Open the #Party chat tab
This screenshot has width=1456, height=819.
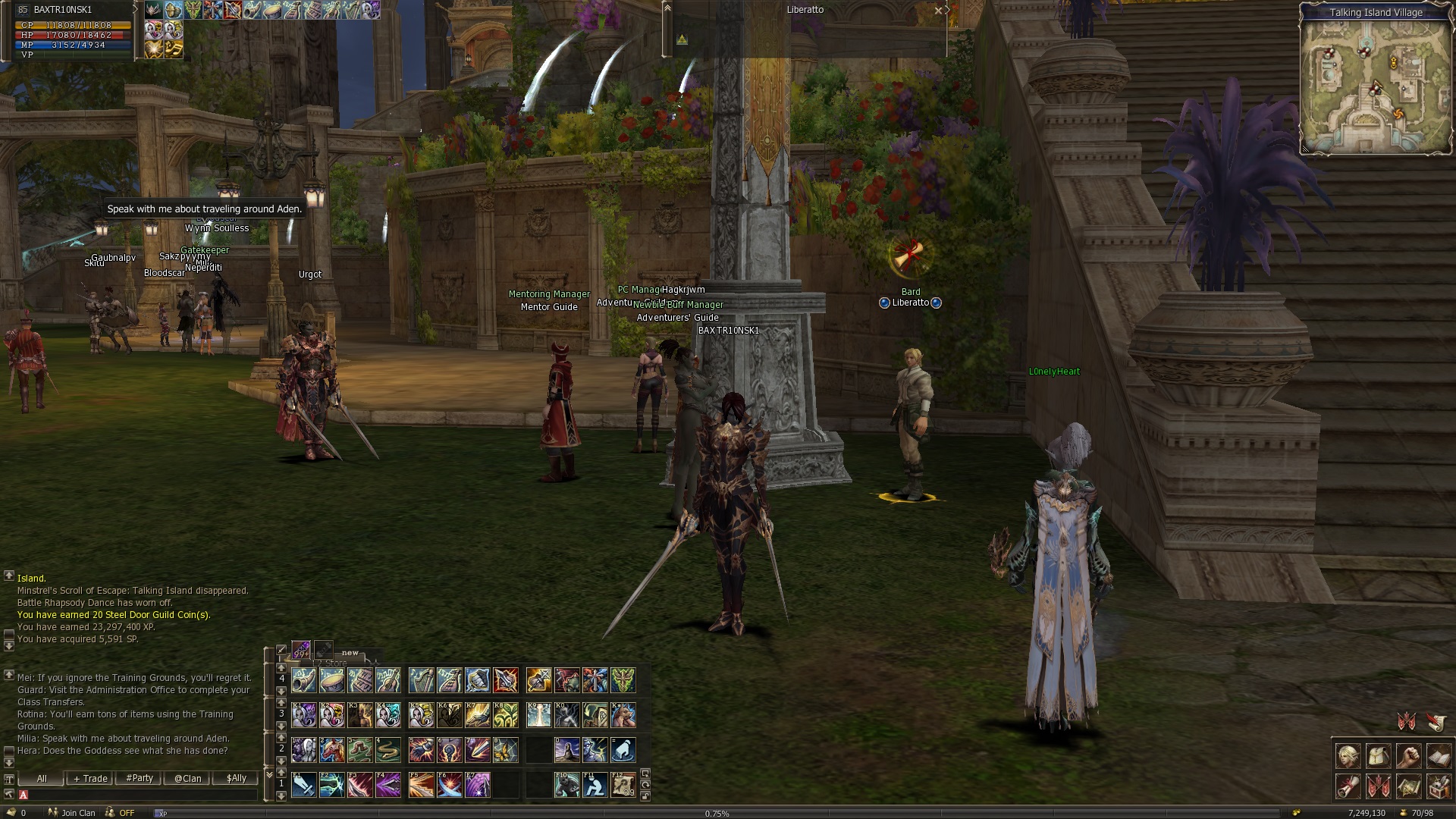coord(140,778)
